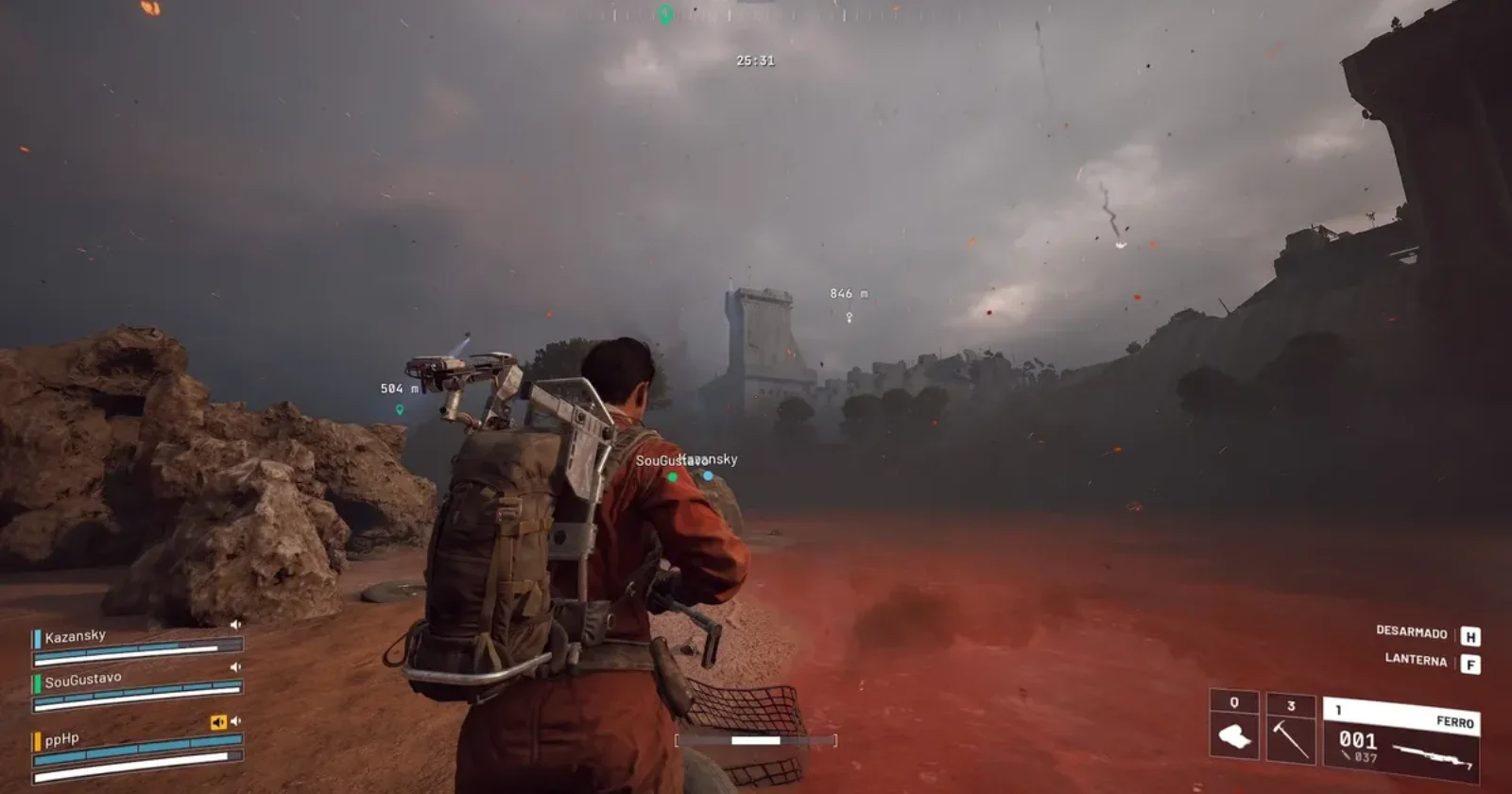Click squad member ppHp's name

(62, 739)
